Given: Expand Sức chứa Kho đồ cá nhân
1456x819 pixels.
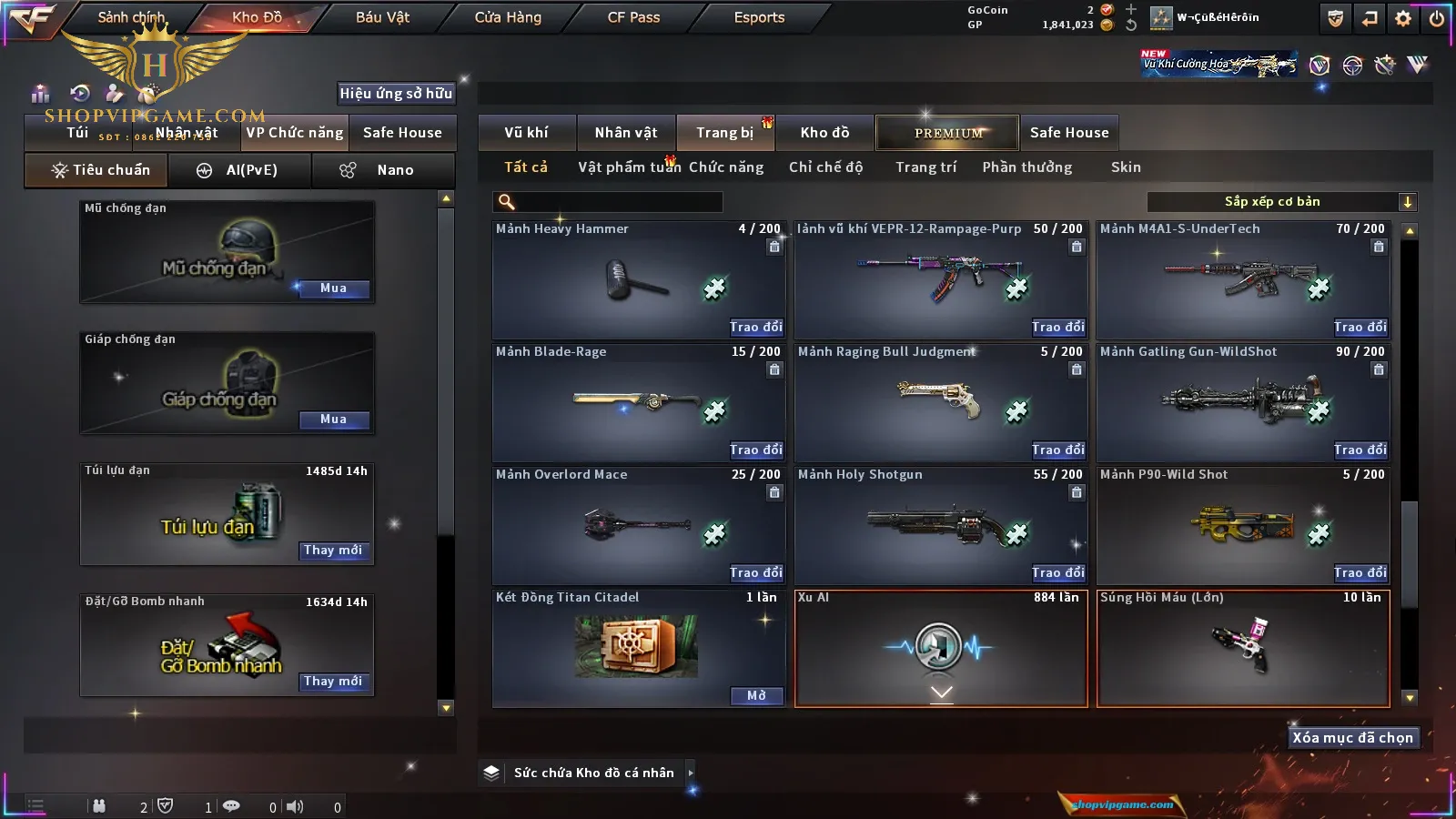Looking at the screenshot, I should click(691, 773).
